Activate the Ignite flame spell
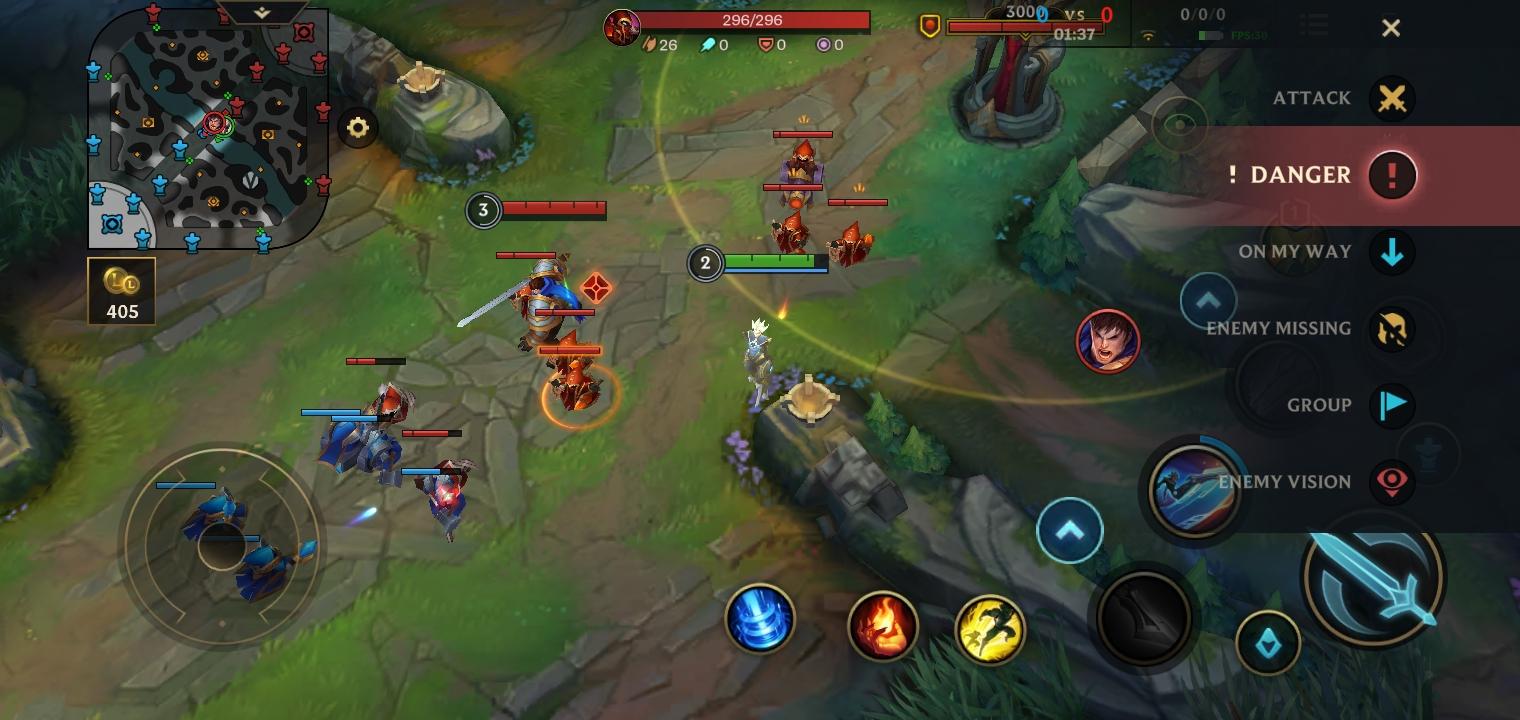This screenshot has height=720, width=1520. tap(882, 627)
